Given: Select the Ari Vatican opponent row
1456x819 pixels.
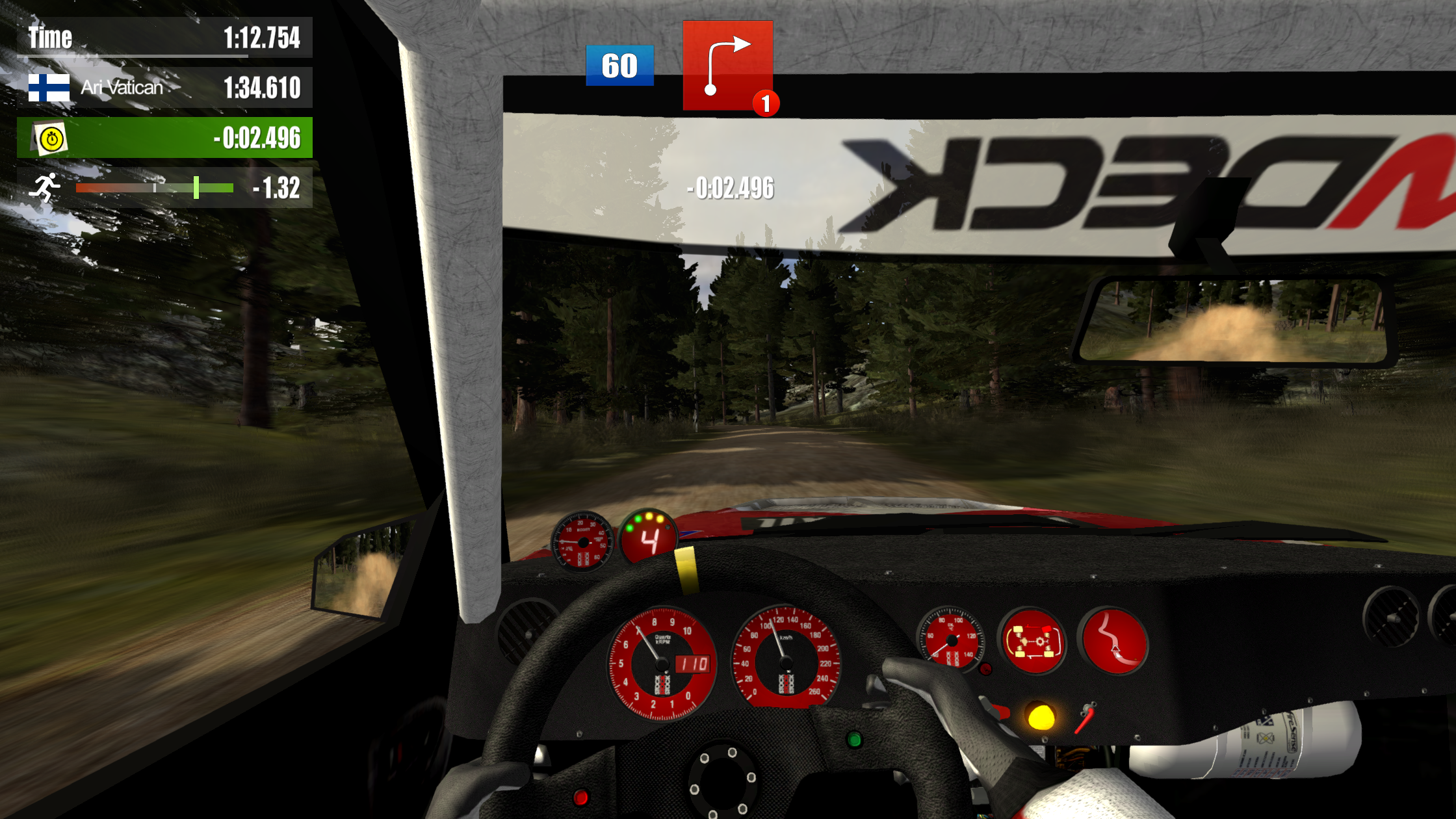Looking at the screenshot, I should (164, 88).
